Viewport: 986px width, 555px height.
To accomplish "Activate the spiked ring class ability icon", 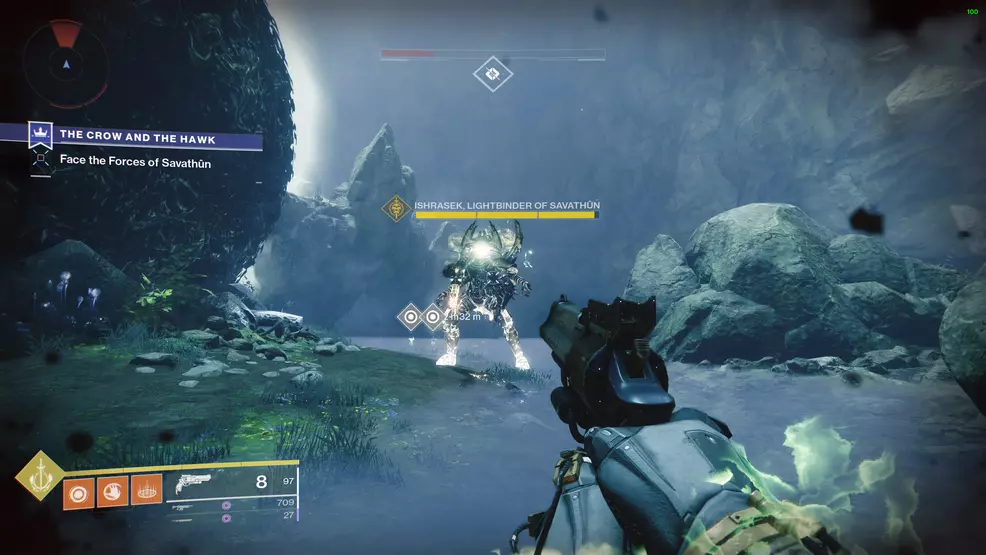I will 146,492.
